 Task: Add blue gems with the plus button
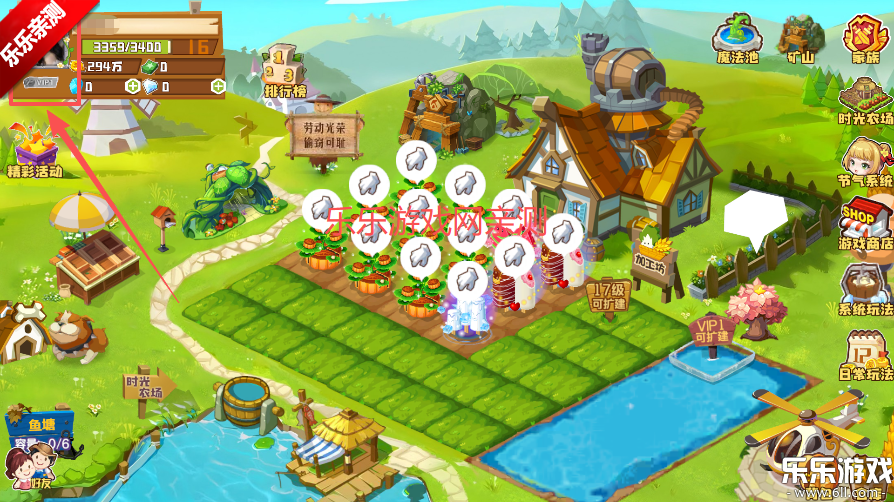132,87
